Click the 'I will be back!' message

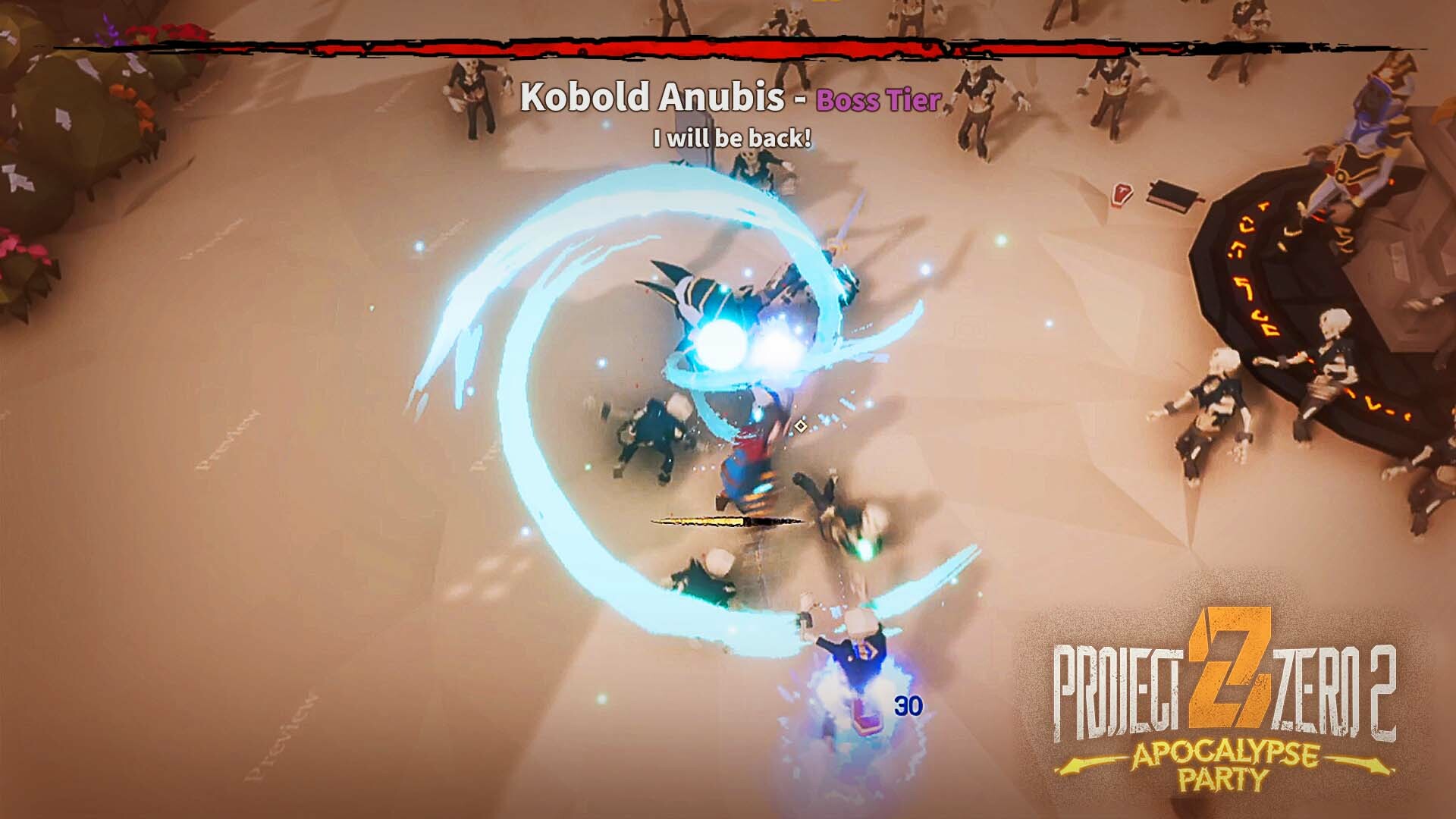(730, 137)
